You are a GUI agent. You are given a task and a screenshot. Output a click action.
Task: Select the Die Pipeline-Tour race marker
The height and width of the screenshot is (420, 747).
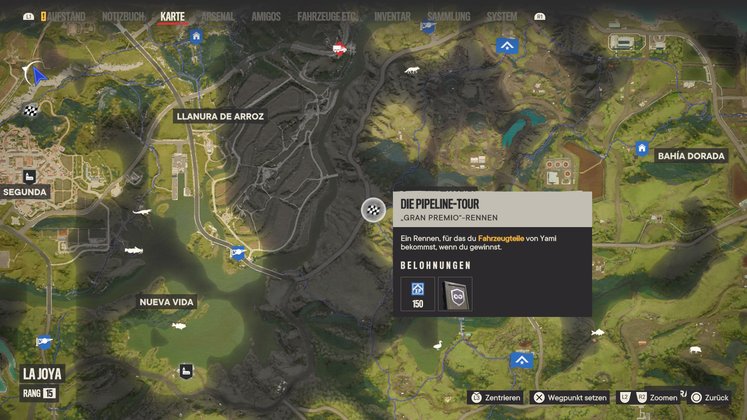point(372,209)
